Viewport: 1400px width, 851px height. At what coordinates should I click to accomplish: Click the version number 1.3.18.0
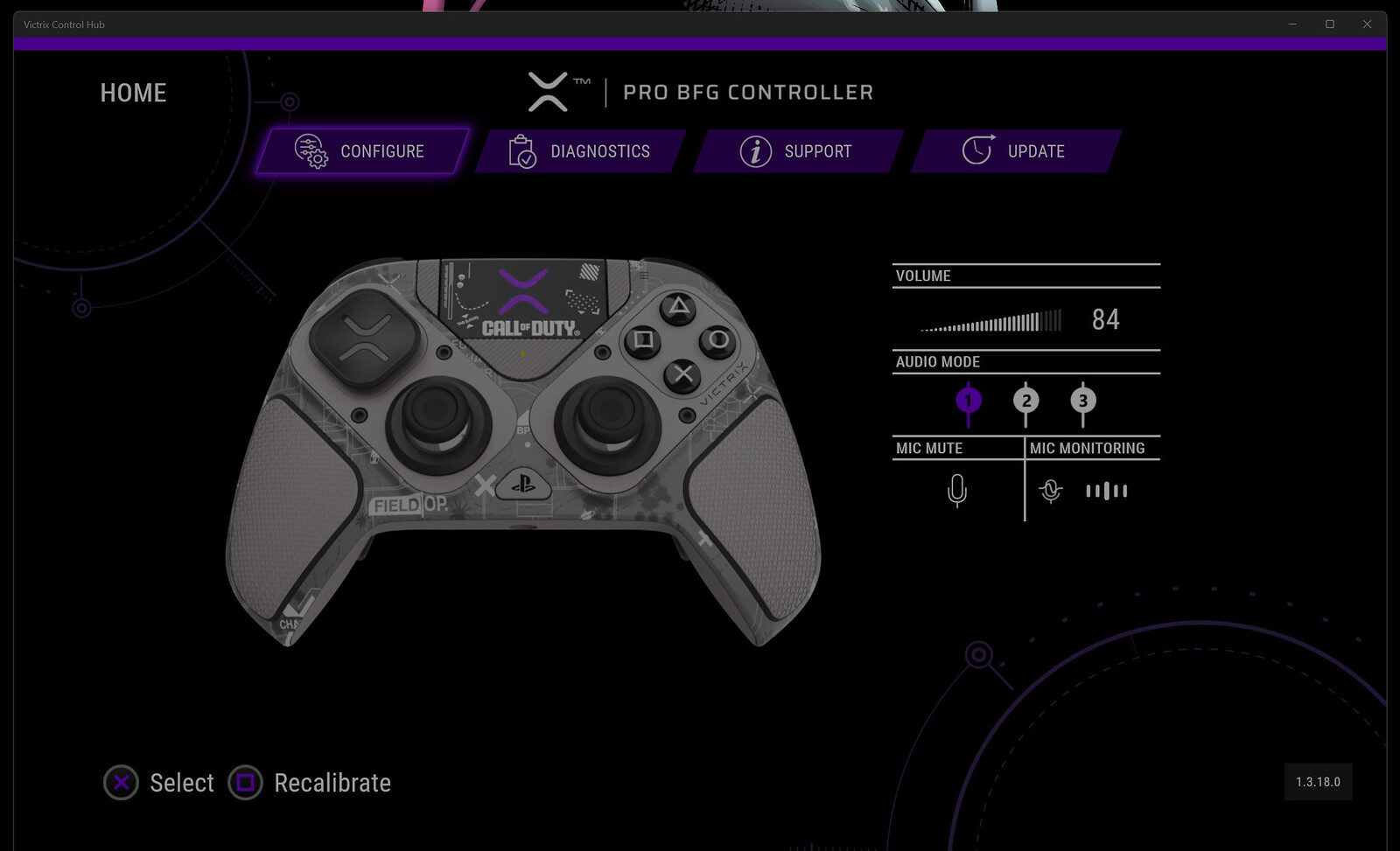point(1319,783)
